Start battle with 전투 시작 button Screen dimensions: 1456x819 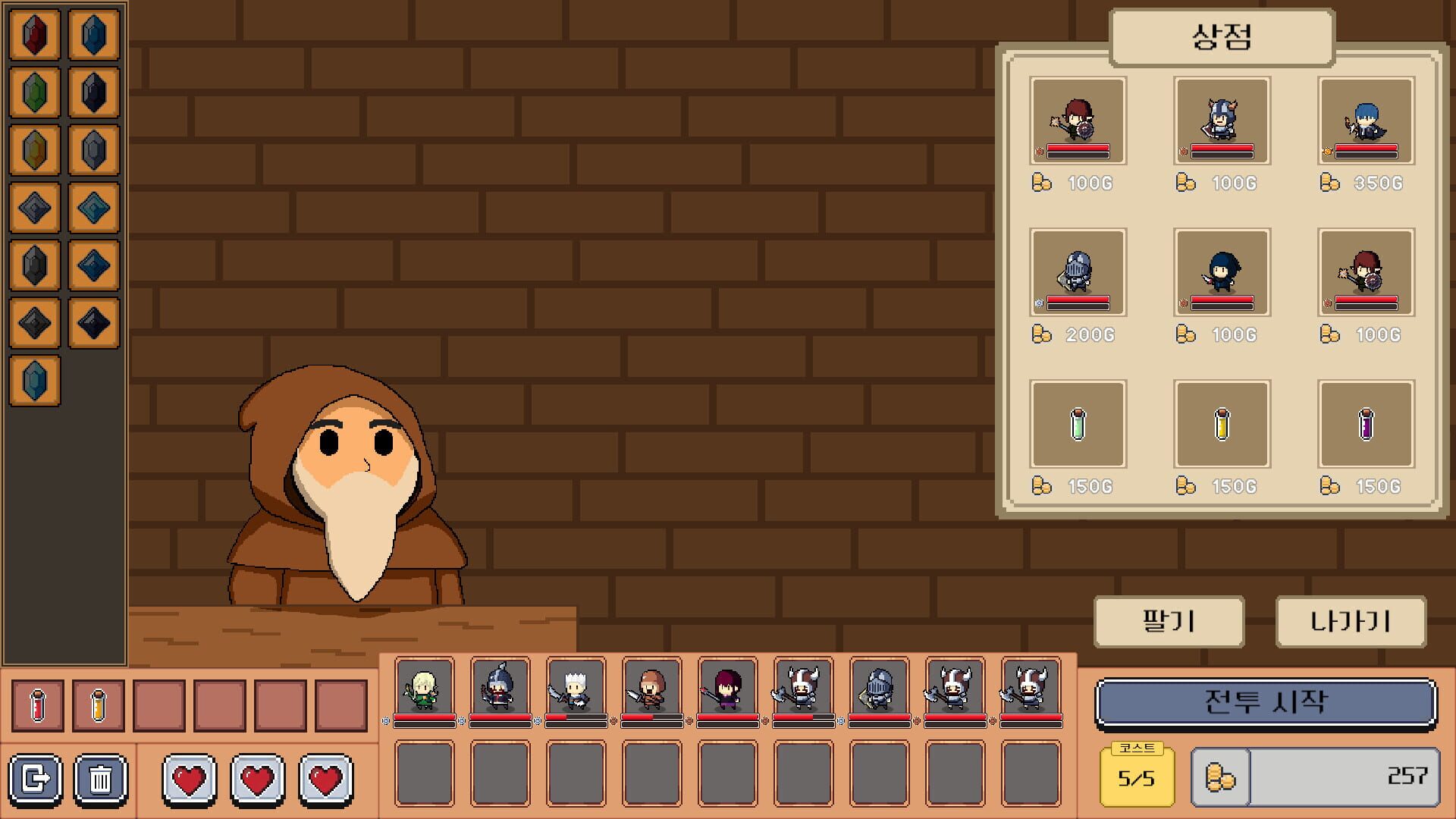coord(1265,703)
